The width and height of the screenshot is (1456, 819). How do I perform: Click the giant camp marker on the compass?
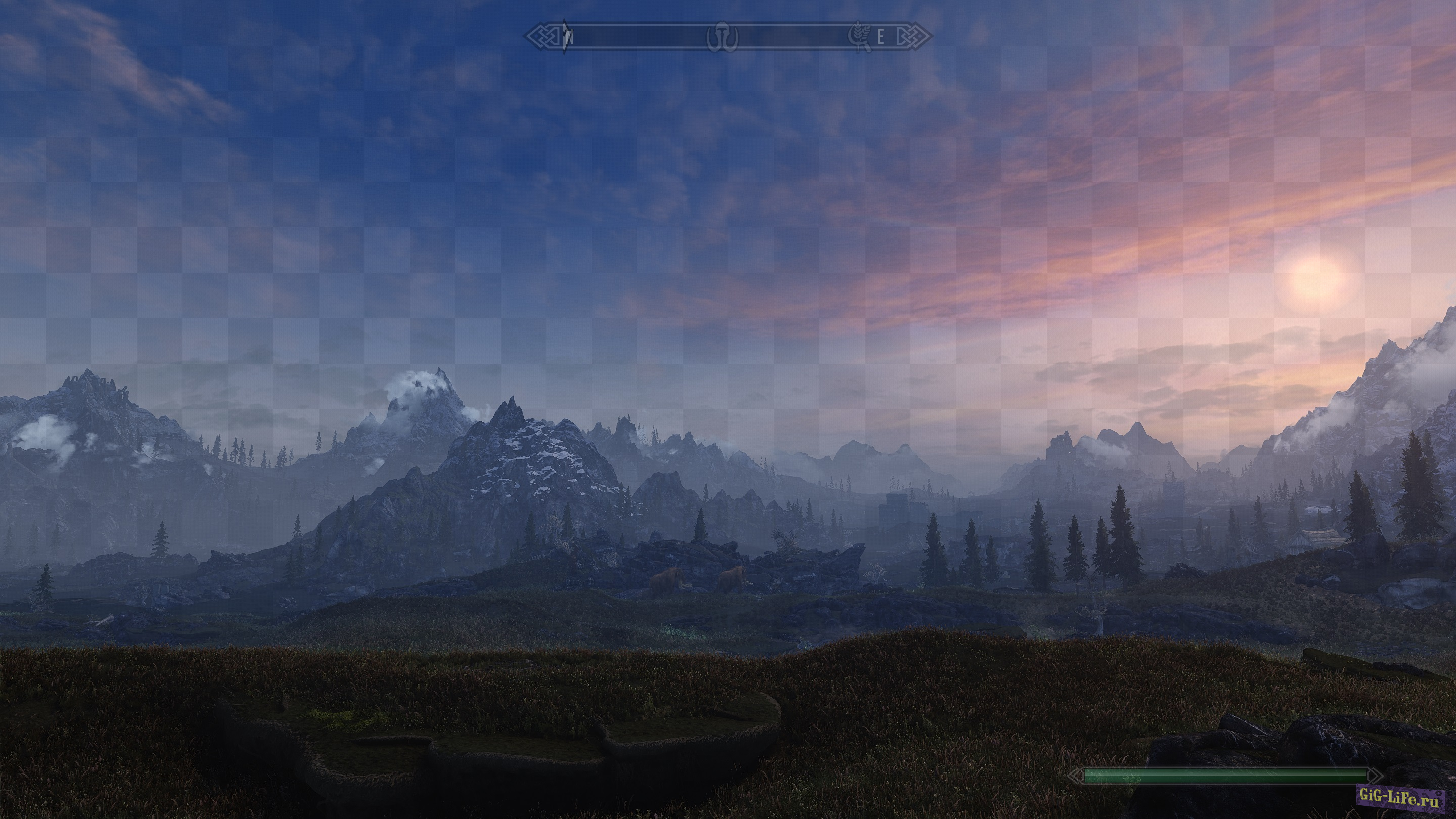coord(722,38)
